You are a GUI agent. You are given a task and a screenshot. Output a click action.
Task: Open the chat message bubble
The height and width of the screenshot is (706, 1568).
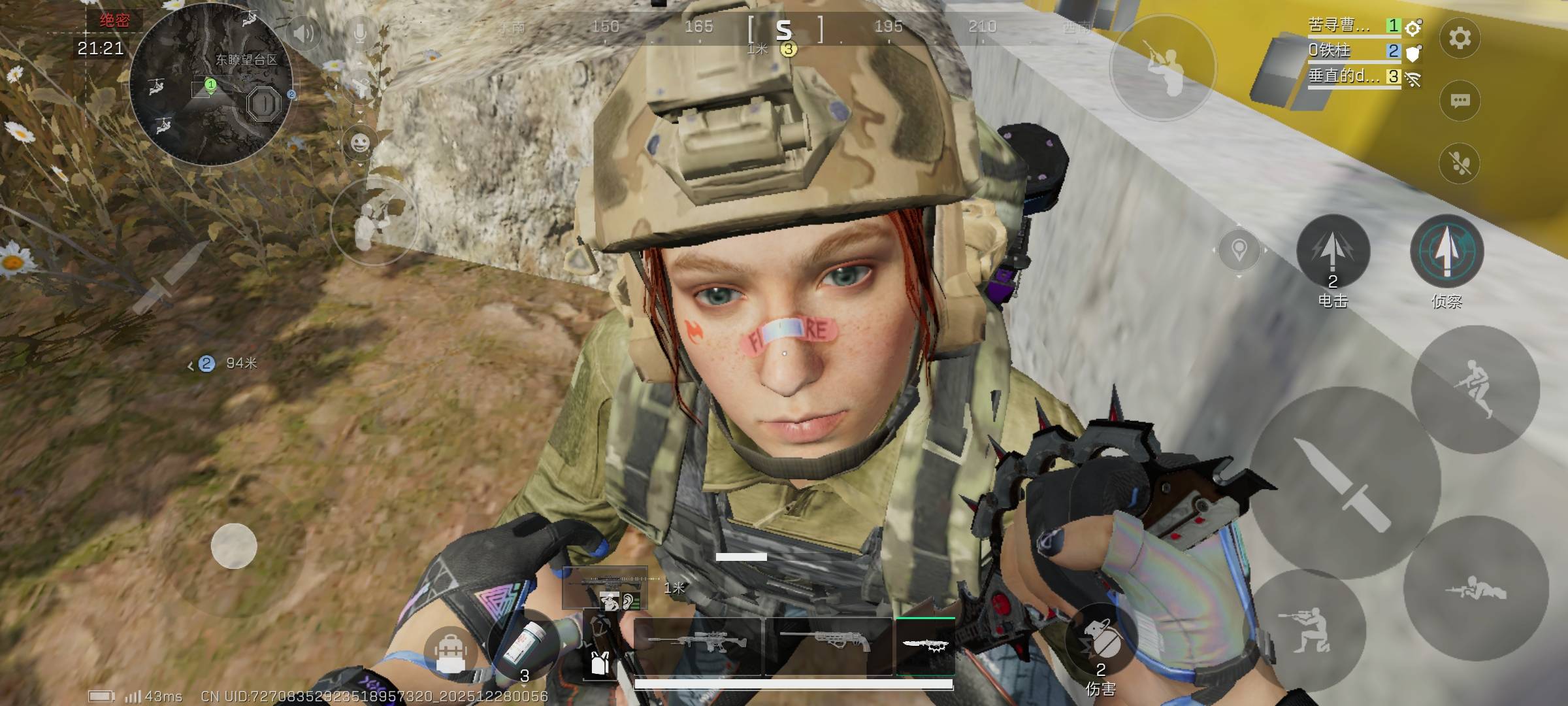coord(1460,101)
